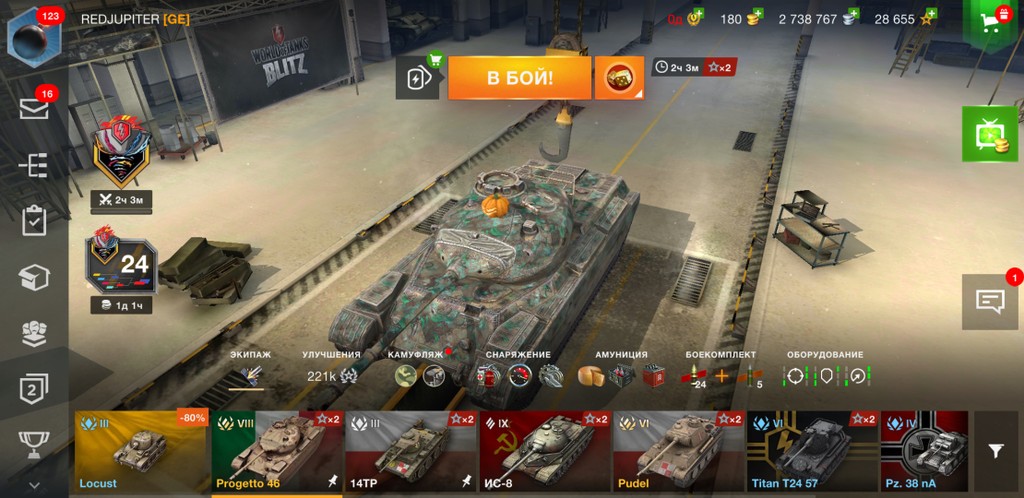Open the player profile avatar
This screenshot has width=1024, height=498.
click(34, 36)
